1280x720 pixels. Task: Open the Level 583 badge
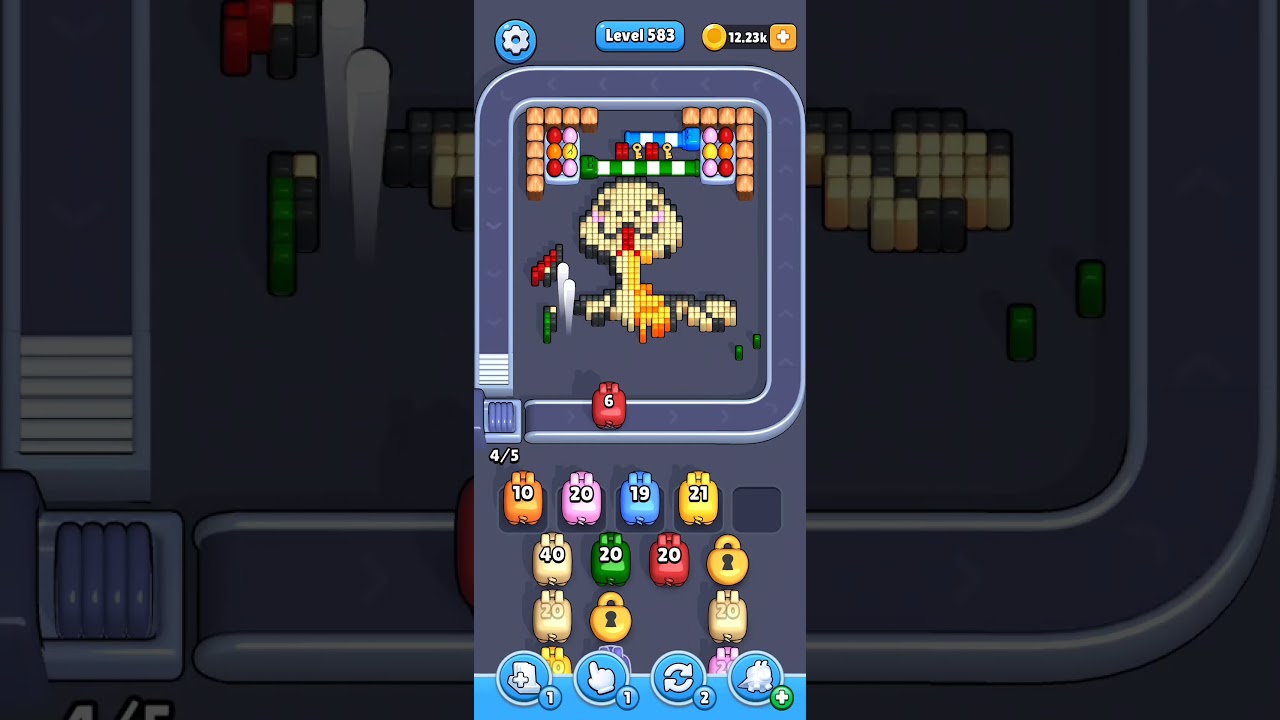tap(640, 36)
